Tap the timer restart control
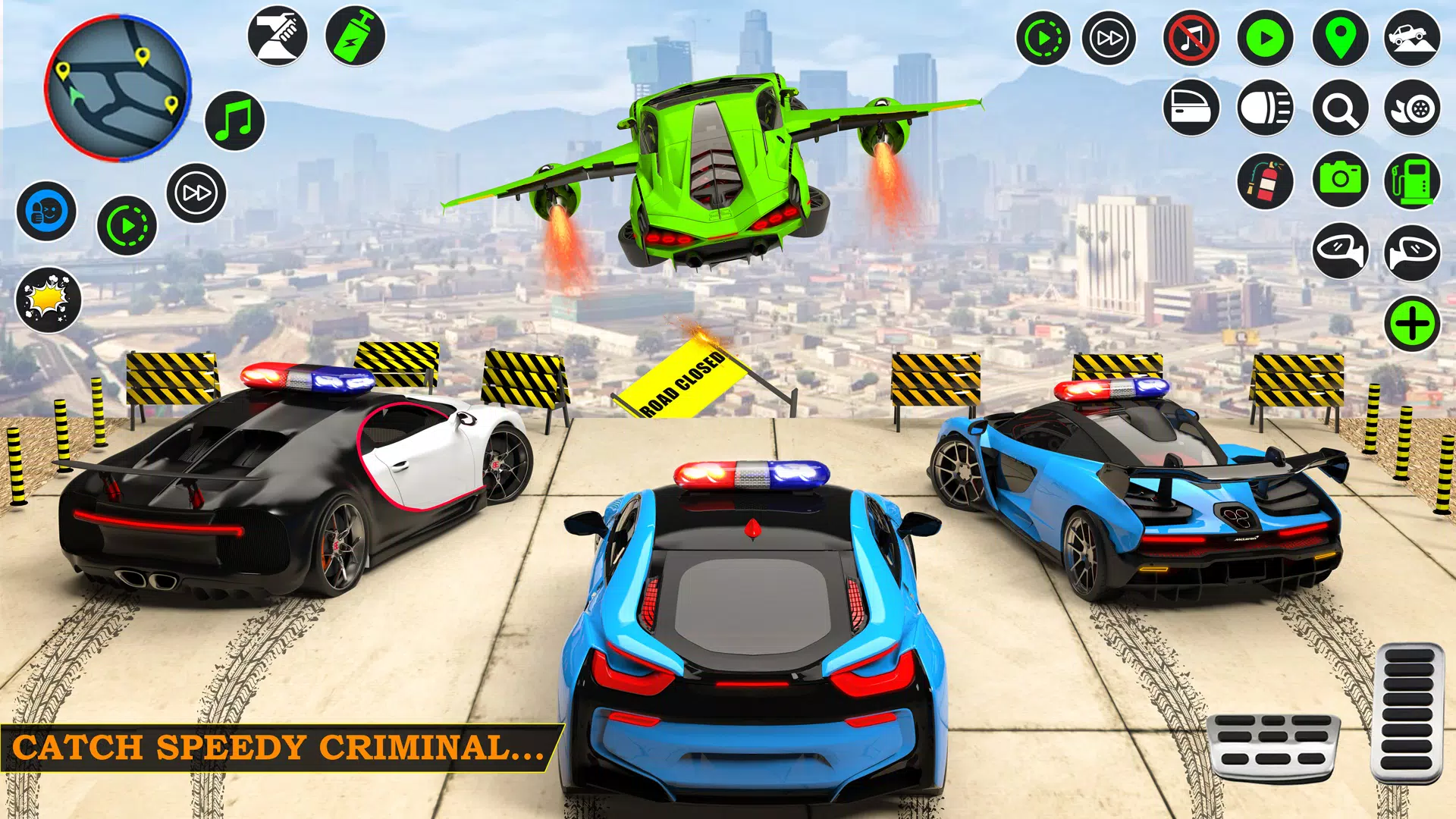This screenshot has height=819, width=1456. click(1044, 36)
